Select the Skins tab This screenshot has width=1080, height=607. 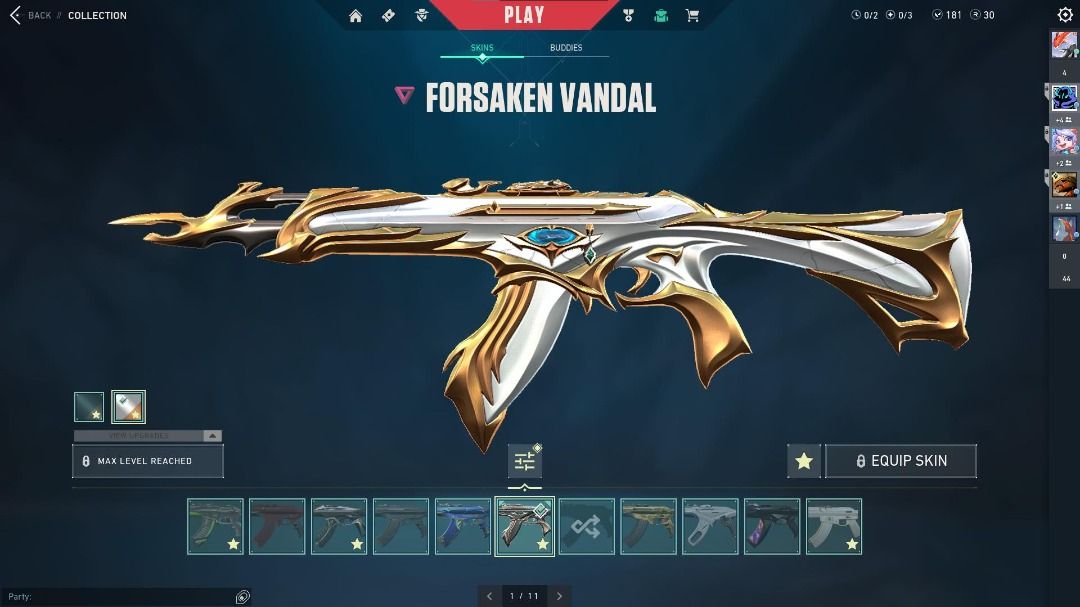(482, 48)
